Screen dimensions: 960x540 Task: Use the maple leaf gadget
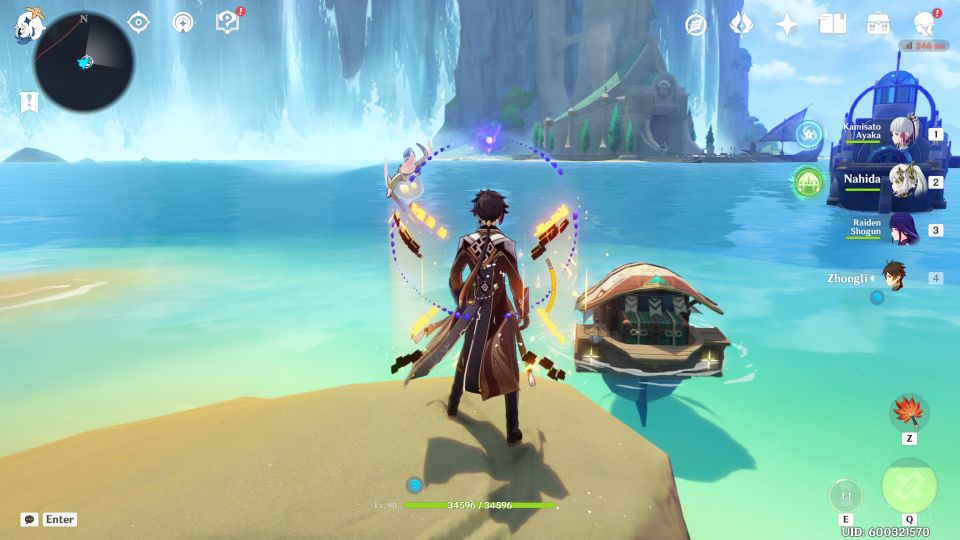909,412
